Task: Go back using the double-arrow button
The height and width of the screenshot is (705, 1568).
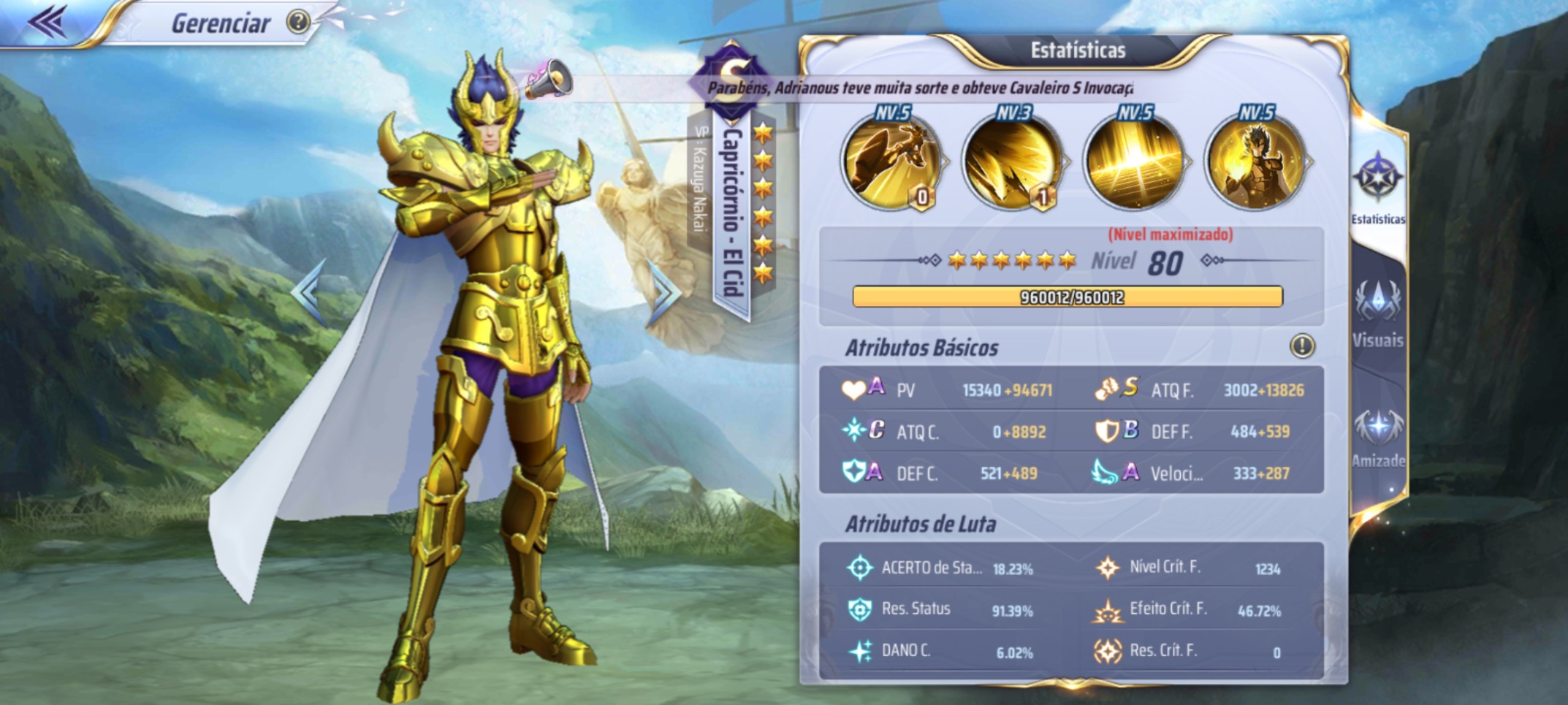Action: pyautogui.click(x=47, y=22)
